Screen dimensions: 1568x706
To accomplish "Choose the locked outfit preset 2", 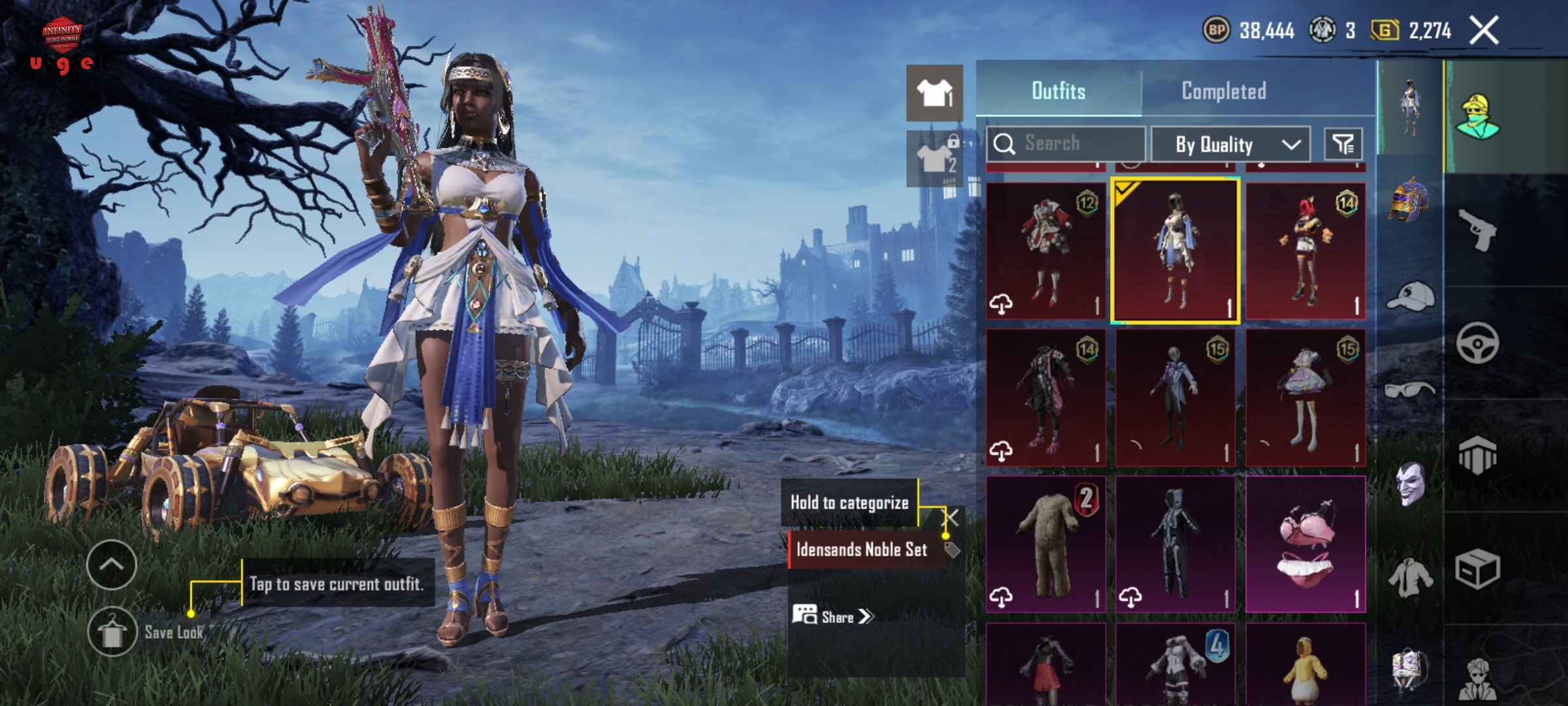I will [x=934, y=158].
